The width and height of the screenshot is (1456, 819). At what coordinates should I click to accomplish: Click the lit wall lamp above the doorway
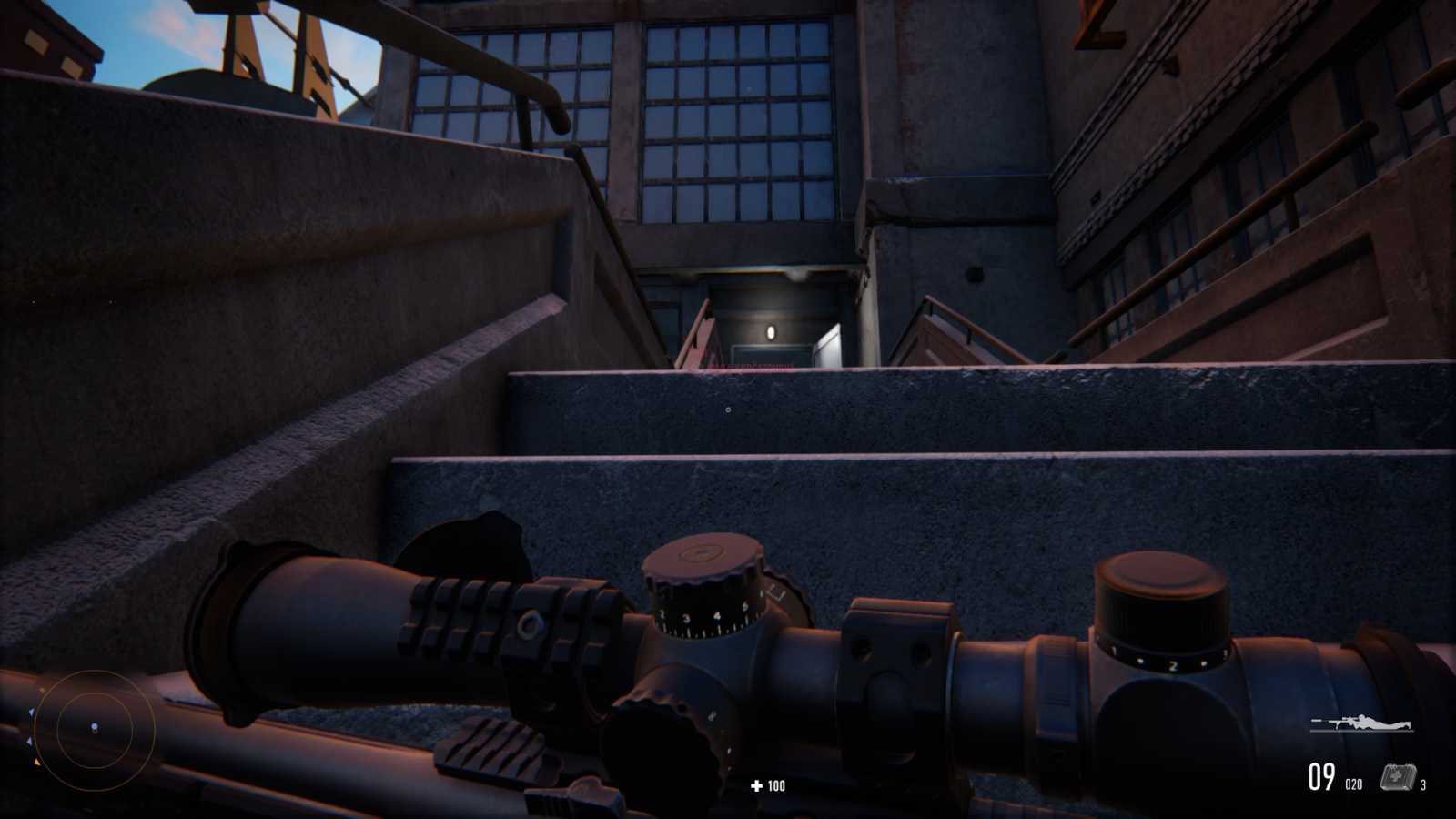click(x=771, y=331)
